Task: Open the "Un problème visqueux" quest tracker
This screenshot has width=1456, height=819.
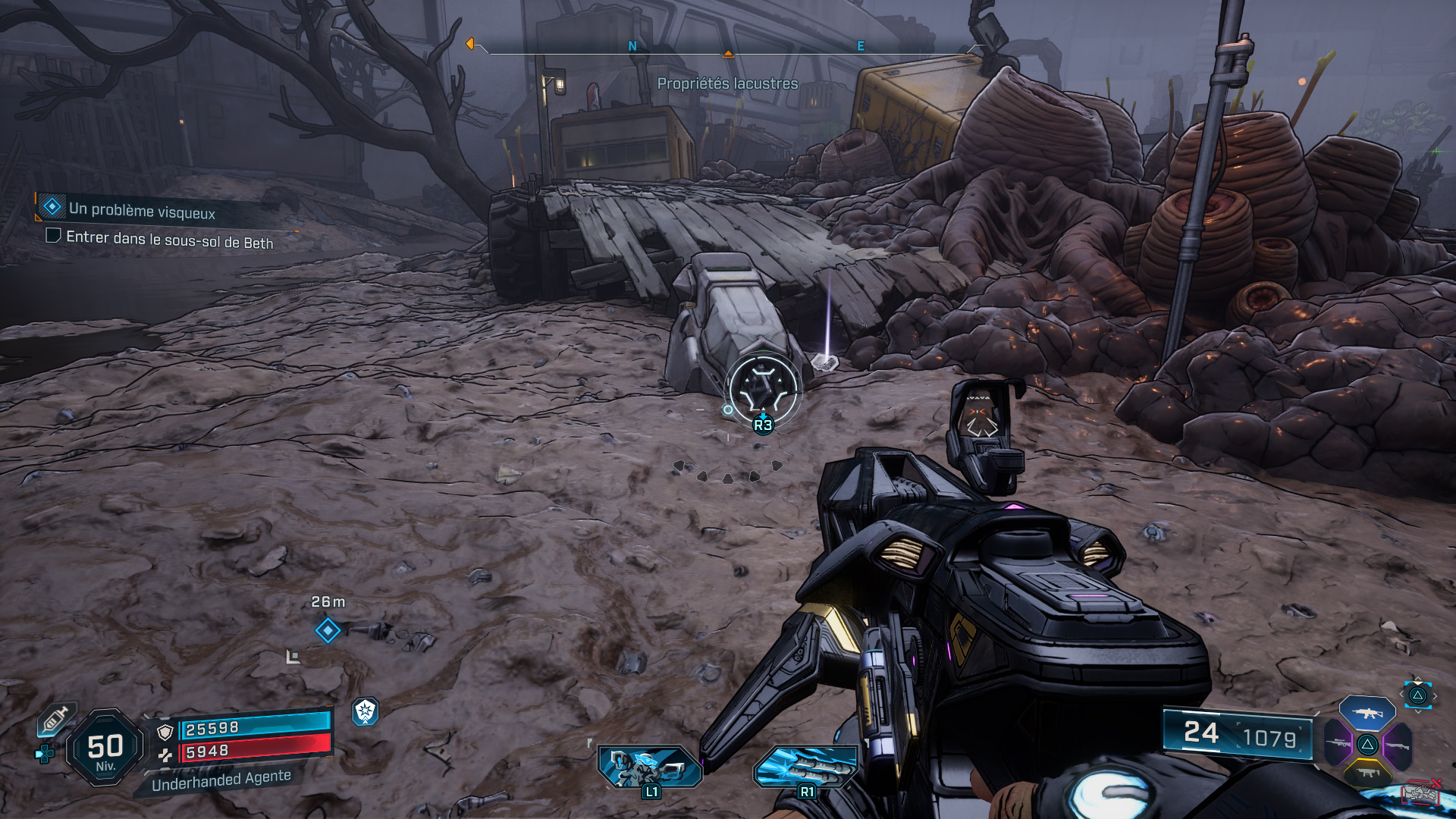Action: 141,209
